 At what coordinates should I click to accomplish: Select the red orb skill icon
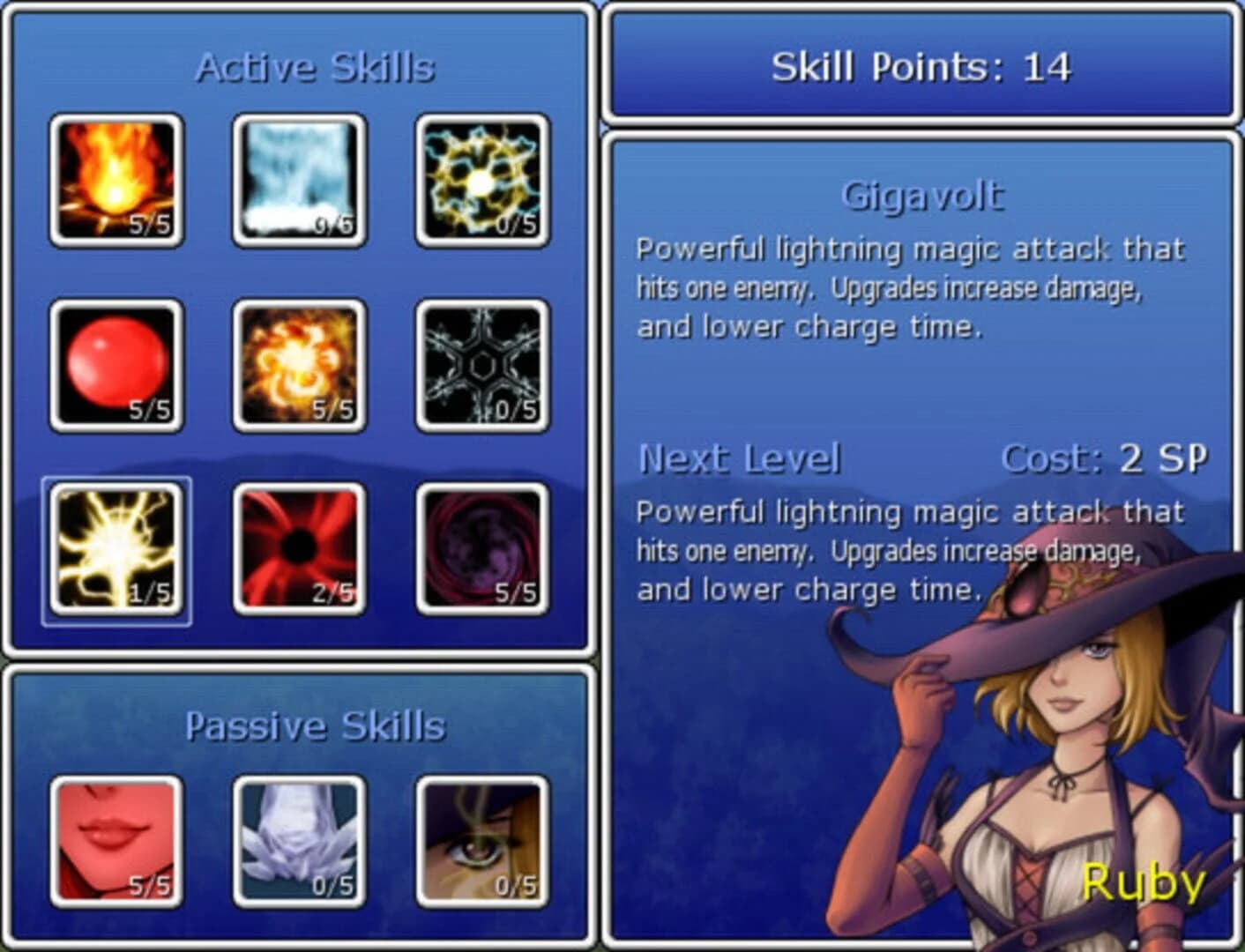click(115, 363)
